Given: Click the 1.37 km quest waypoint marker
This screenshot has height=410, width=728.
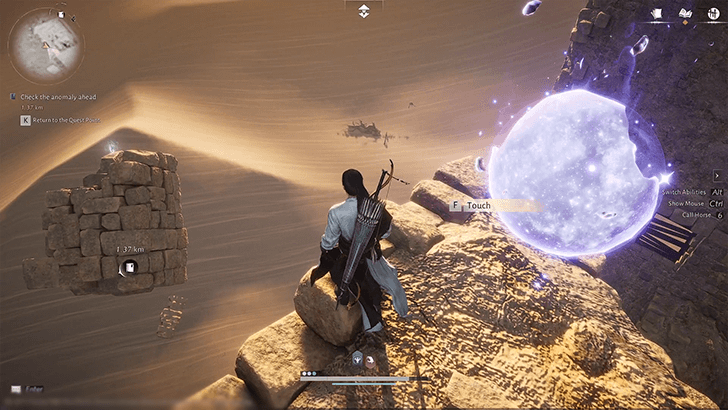Looking at the screenshot, I should coord(129,266).
